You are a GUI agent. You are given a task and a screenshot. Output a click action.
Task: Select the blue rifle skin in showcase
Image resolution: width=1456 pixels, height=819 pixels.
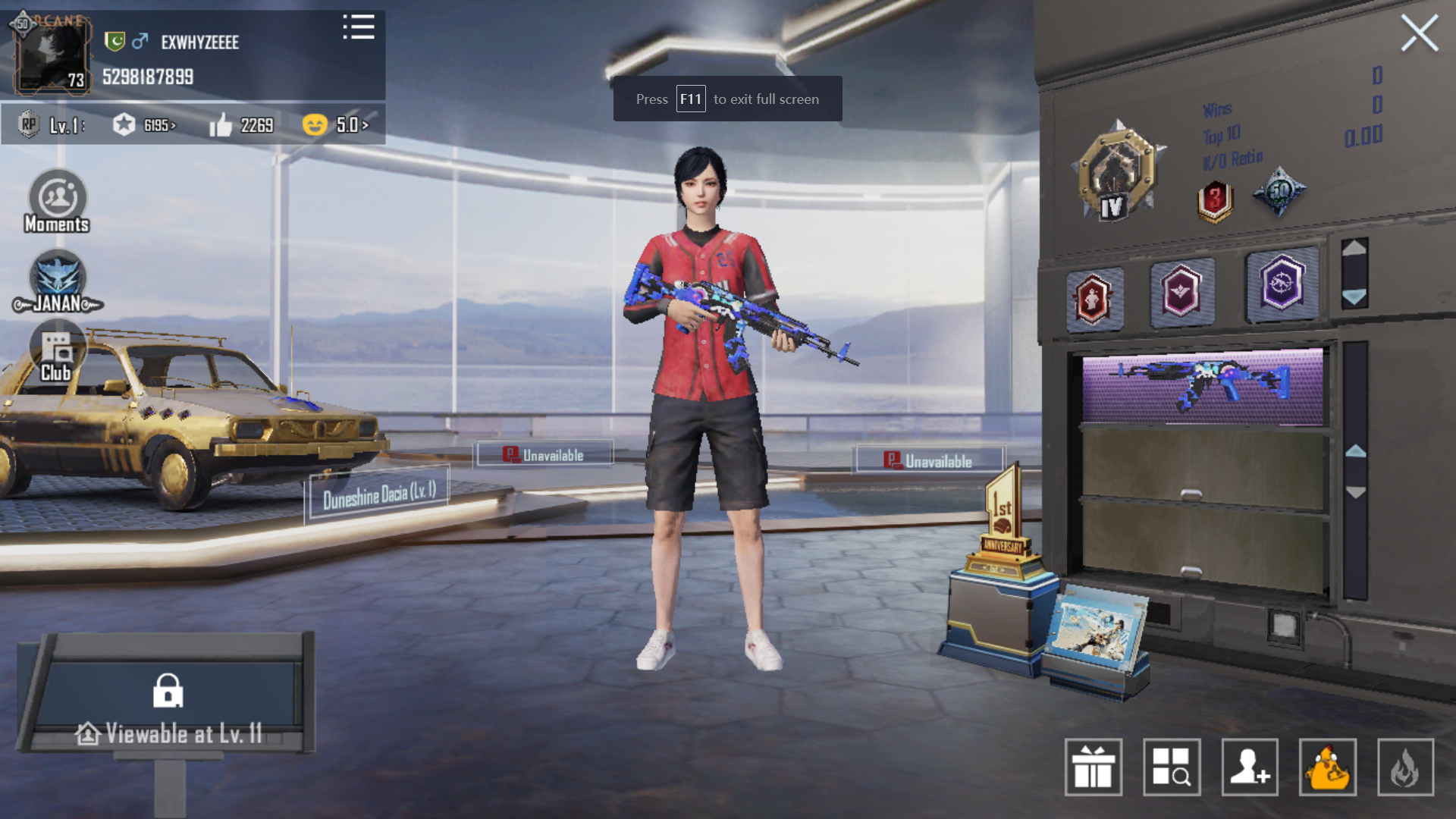coord(1202,385)
